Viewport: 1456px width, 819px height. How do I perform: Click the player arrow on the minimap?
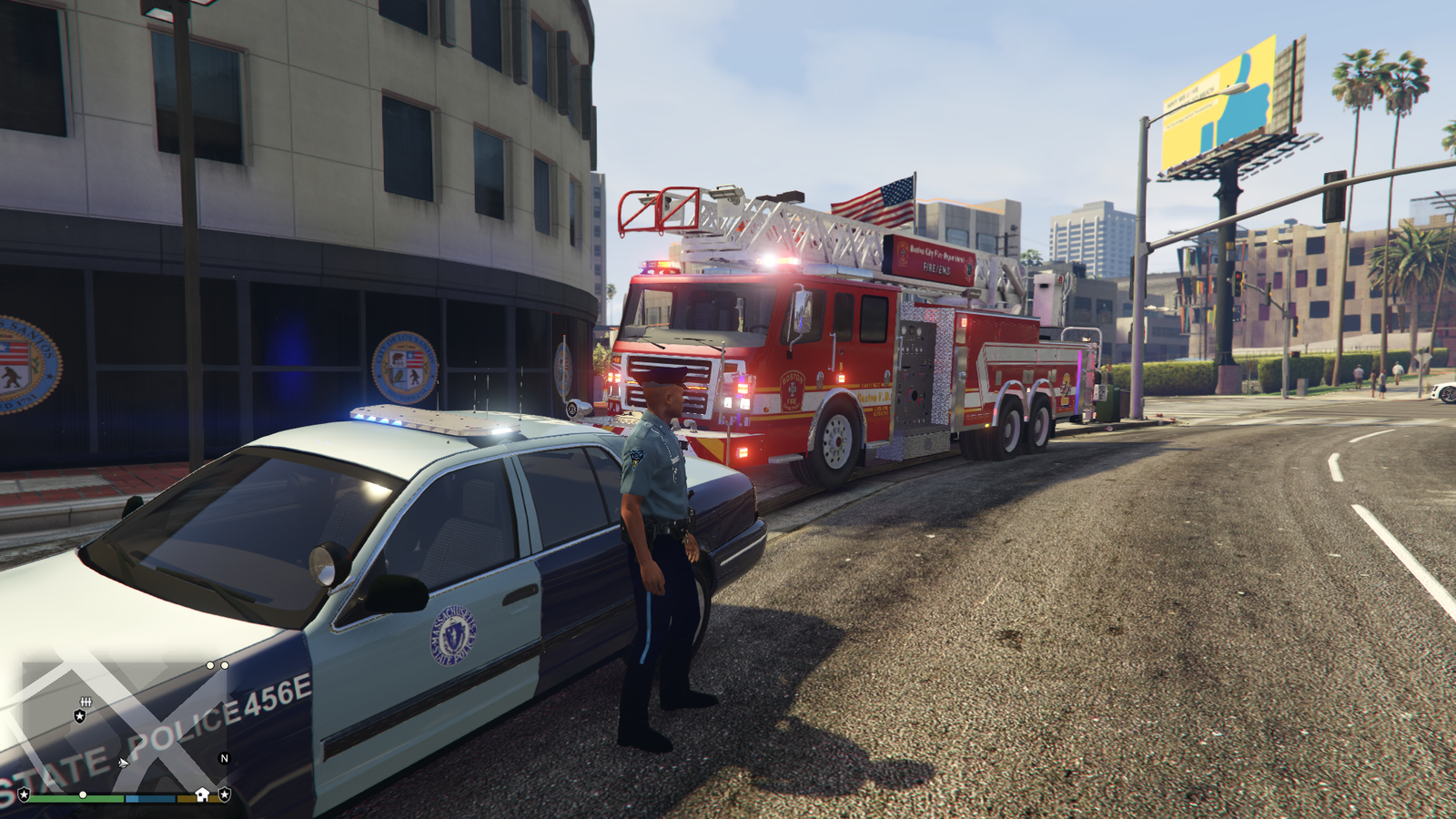click(x=123, y=763)
